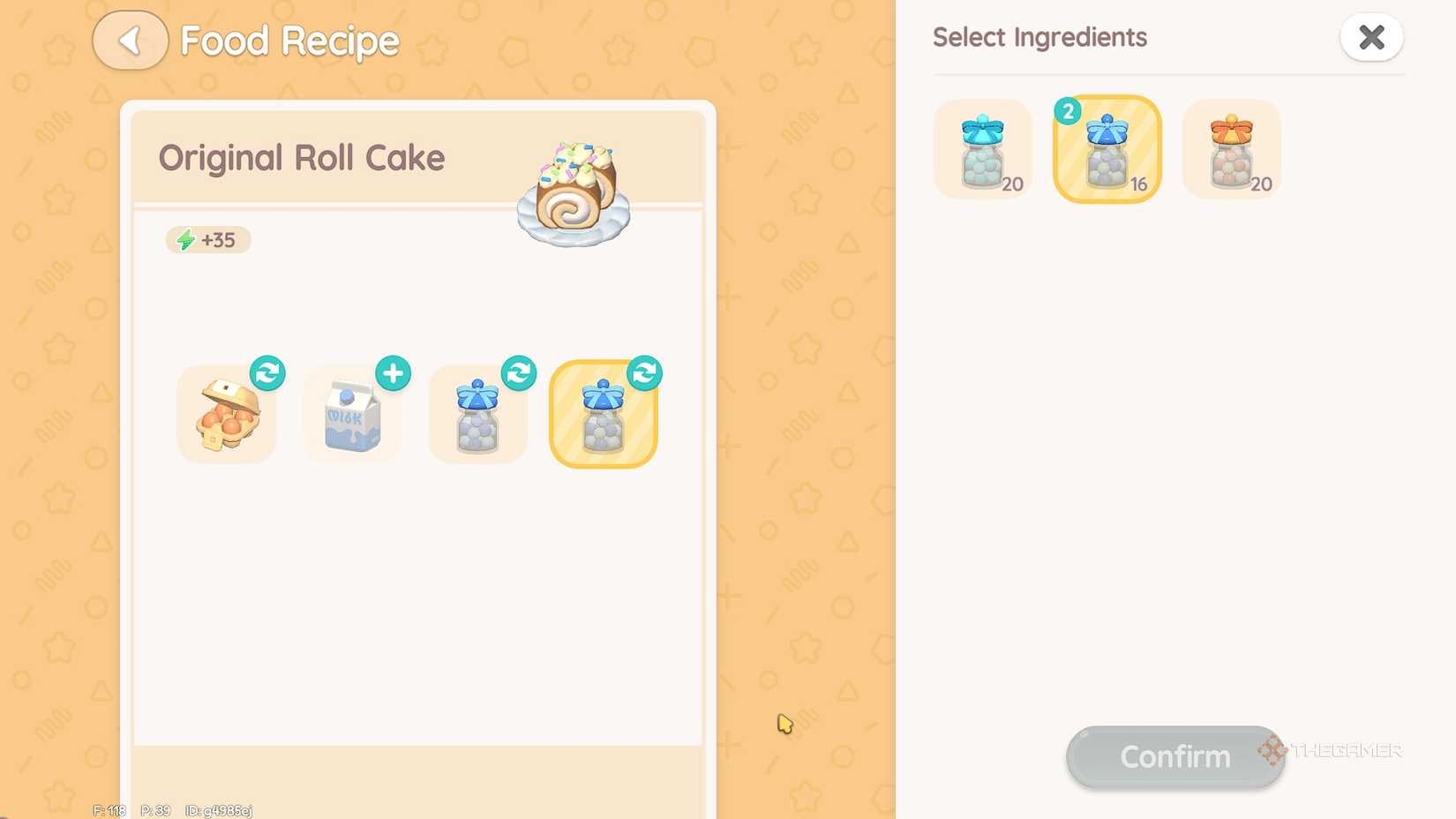Click the green quantity badge showing 2
The width and height of the screenshot is (1456, 819).
1069,111
